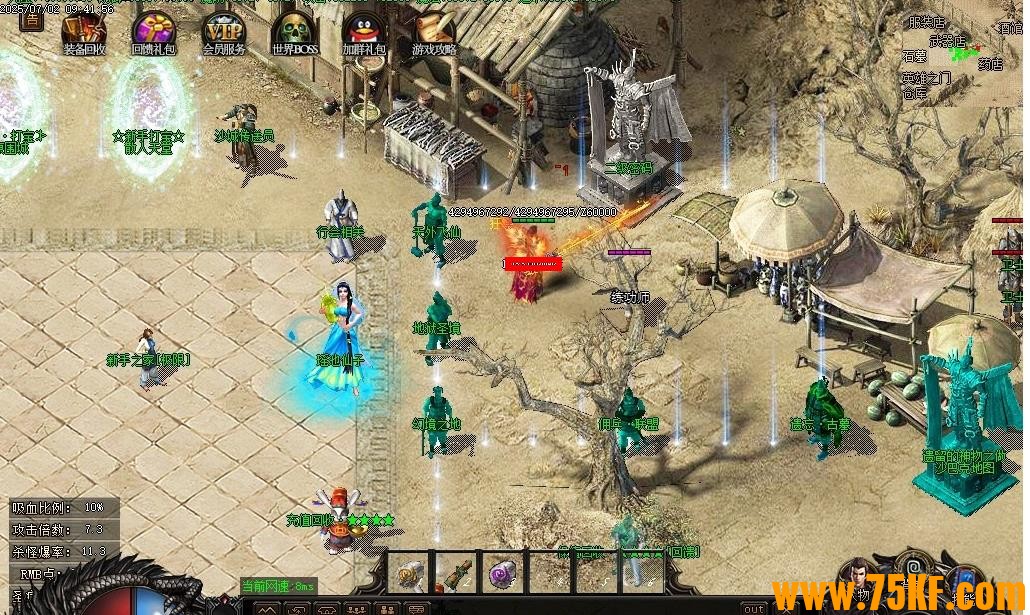Image resolution: width=1030 pixels, height=615 pixels.
Task: Open the 世界BOSS skull icon
Action: click(294, 31)
